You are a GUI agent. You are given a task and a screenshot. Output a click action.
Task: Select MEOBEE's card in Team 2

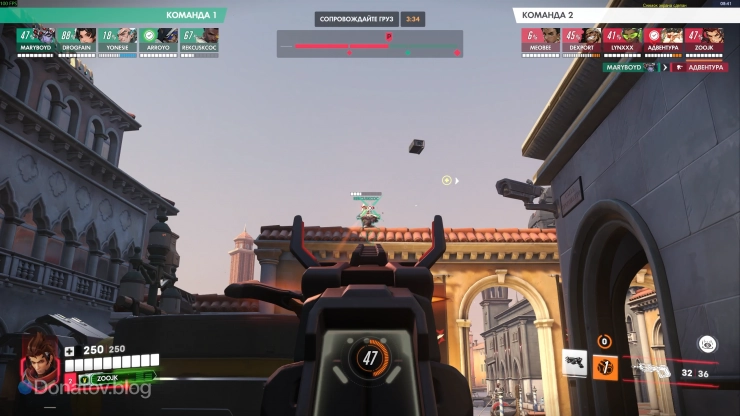pos(540,35)
